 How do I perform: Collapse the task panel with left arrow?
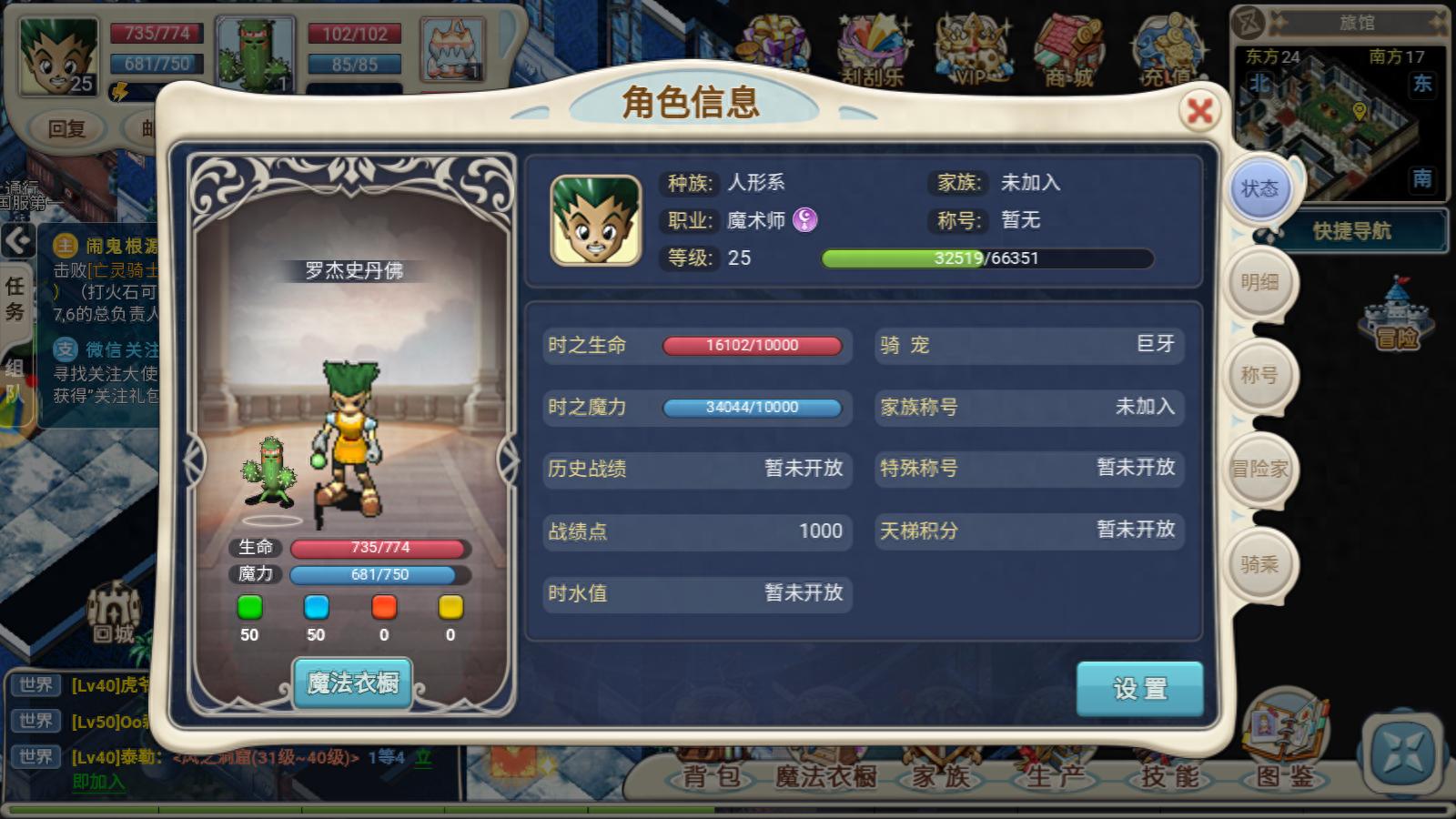[x=18, y=241]
